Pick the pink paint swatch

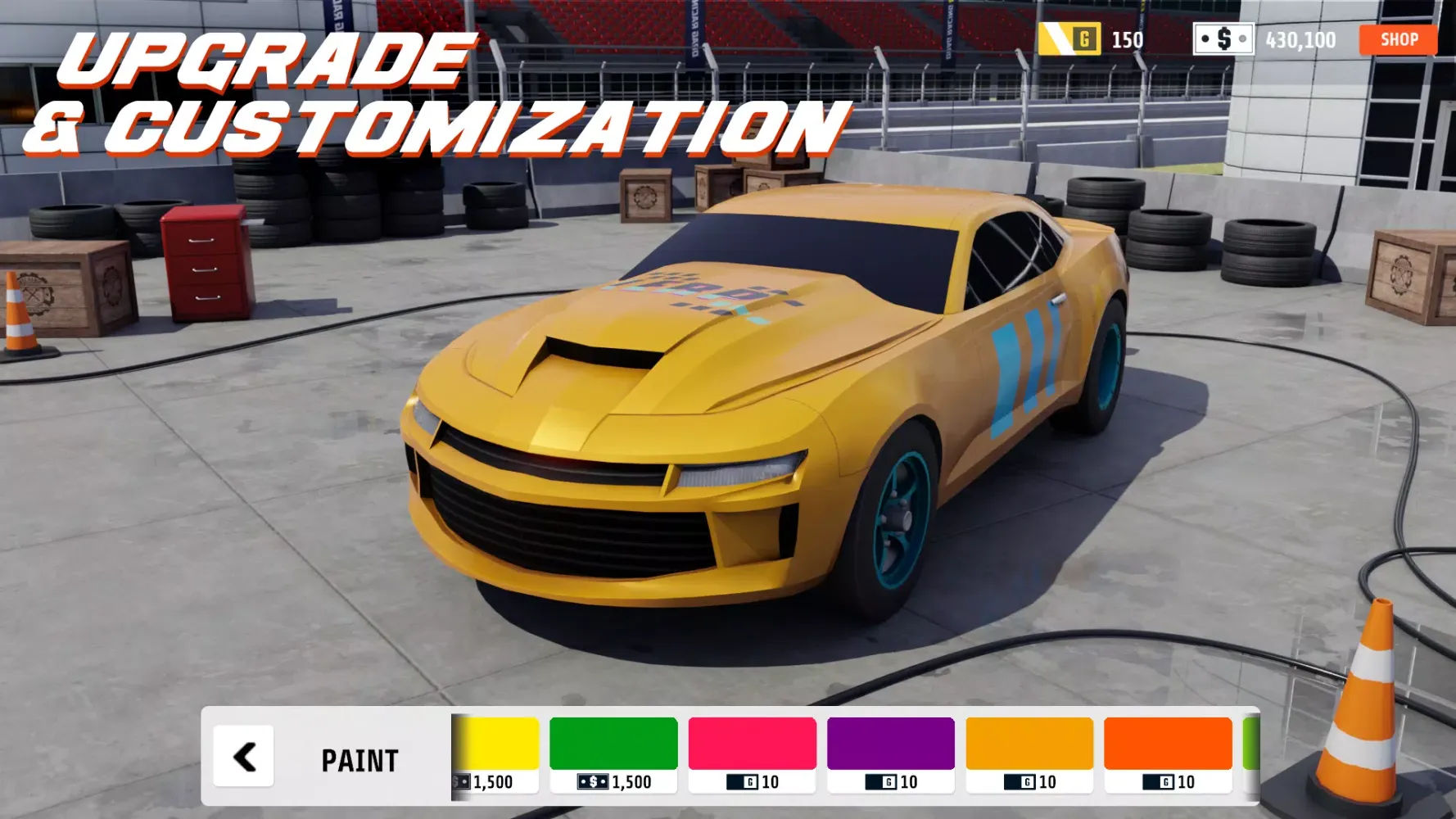tap(752, 744)
